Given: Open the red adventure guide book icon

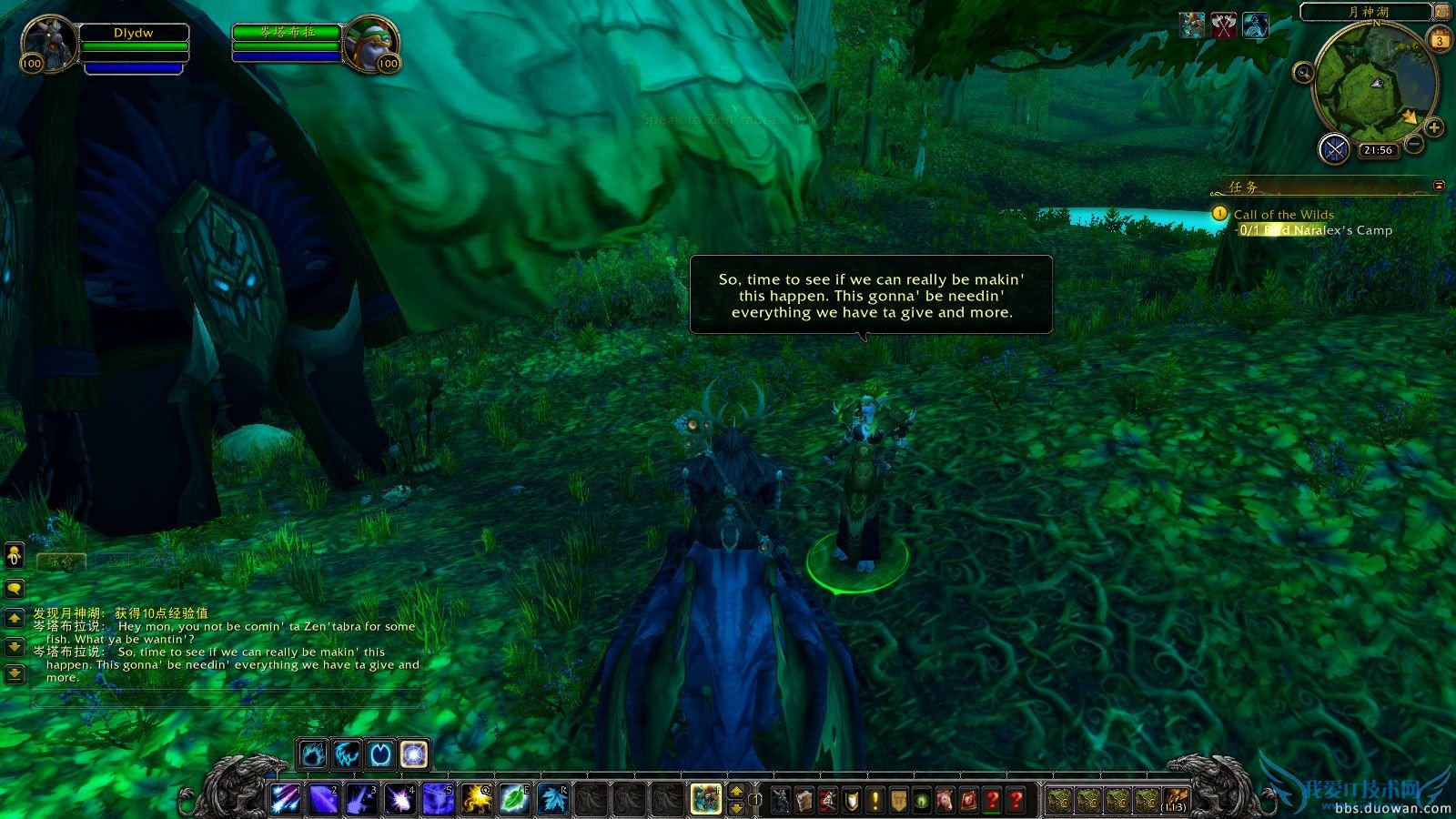Looking at the screenshot, I should coord(969,798).
